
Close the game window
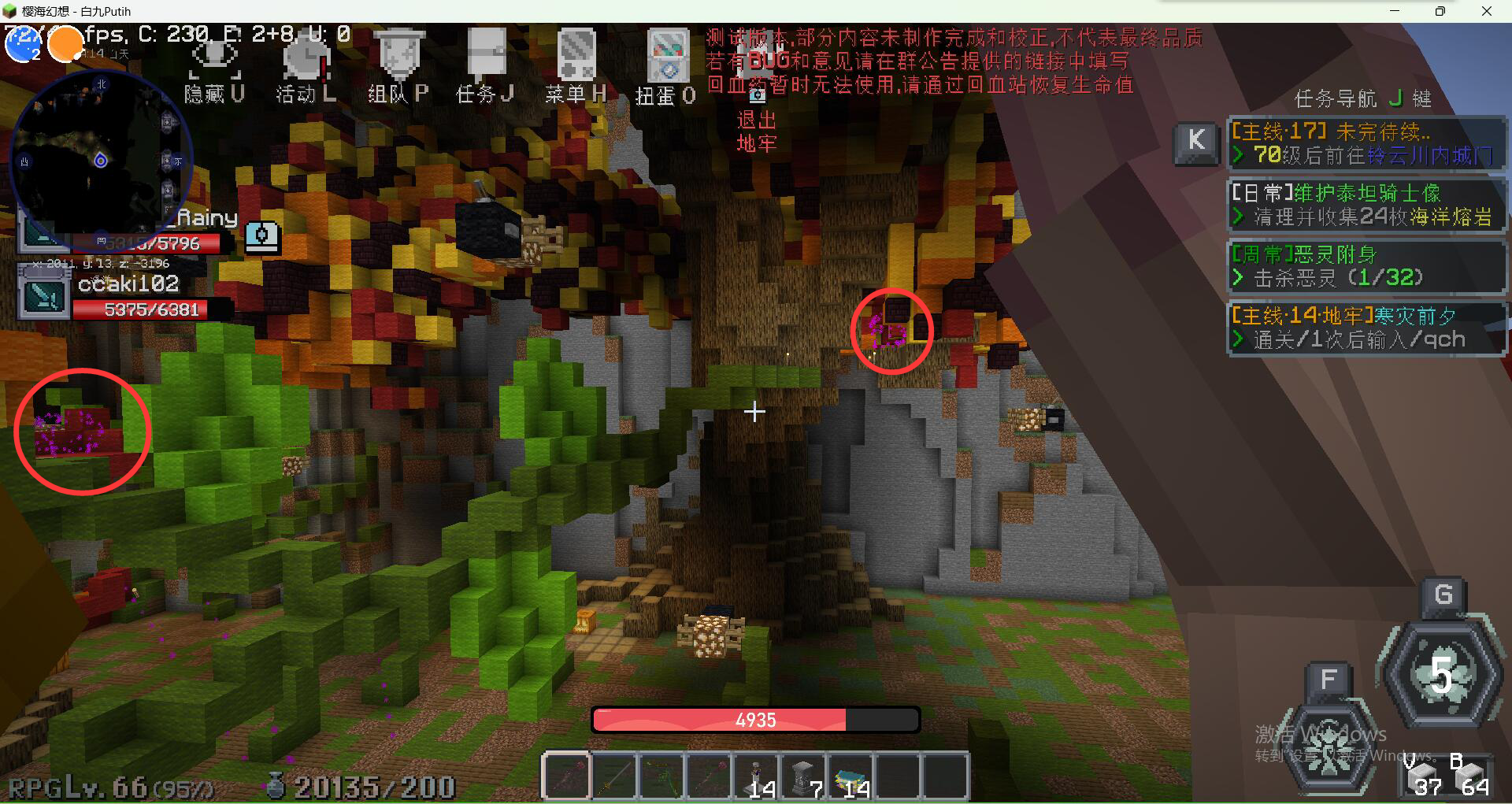[x=1487, y=11]
